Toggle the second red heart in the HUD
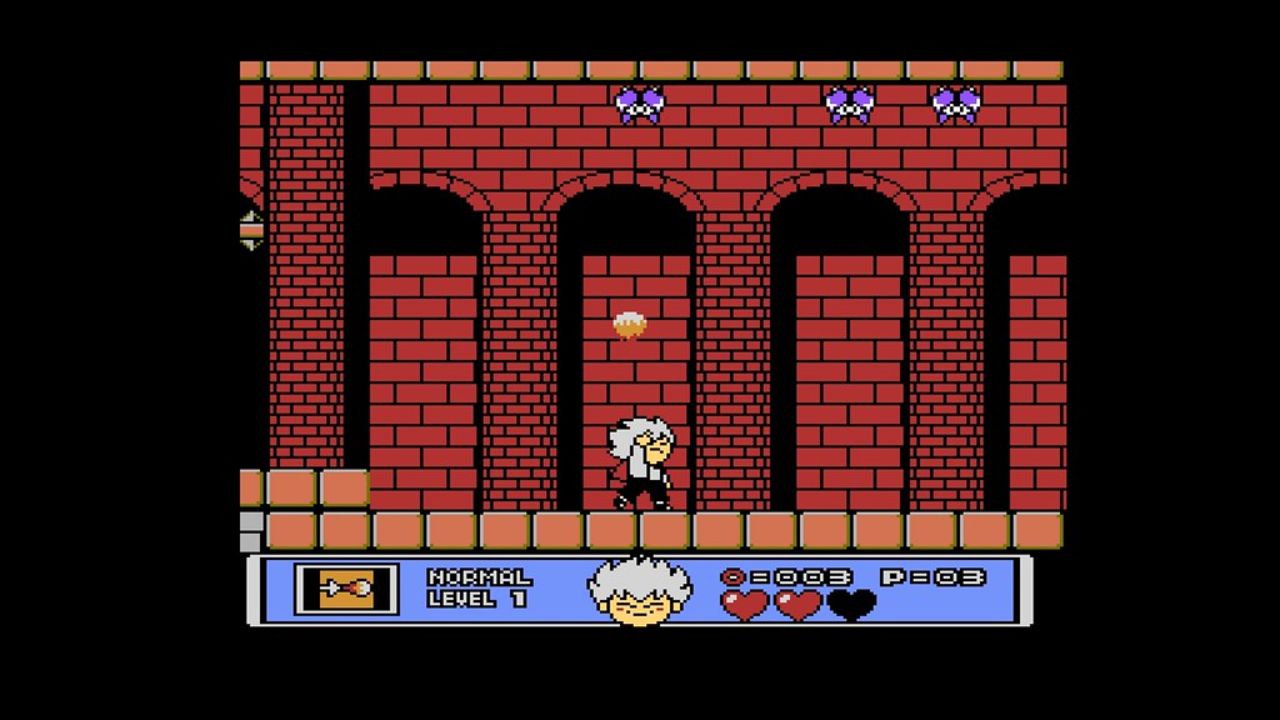 [x=795, y=605]
